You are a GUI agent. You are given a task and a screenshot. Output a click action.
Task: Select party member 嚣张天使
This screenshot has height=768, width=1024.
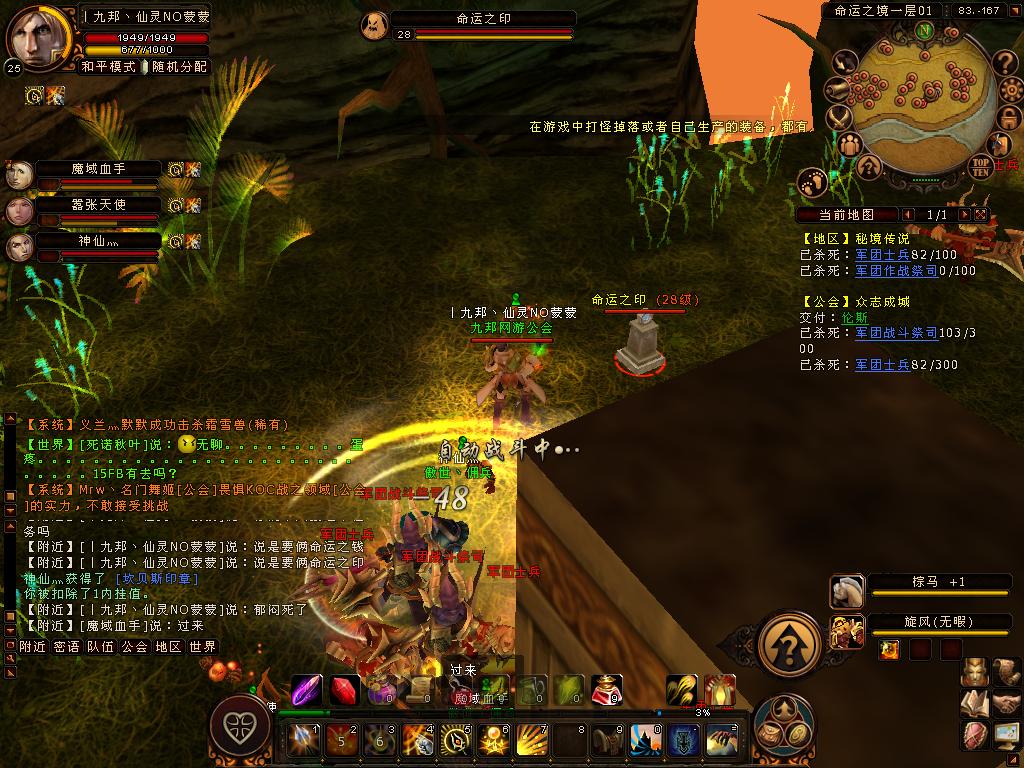98,205
